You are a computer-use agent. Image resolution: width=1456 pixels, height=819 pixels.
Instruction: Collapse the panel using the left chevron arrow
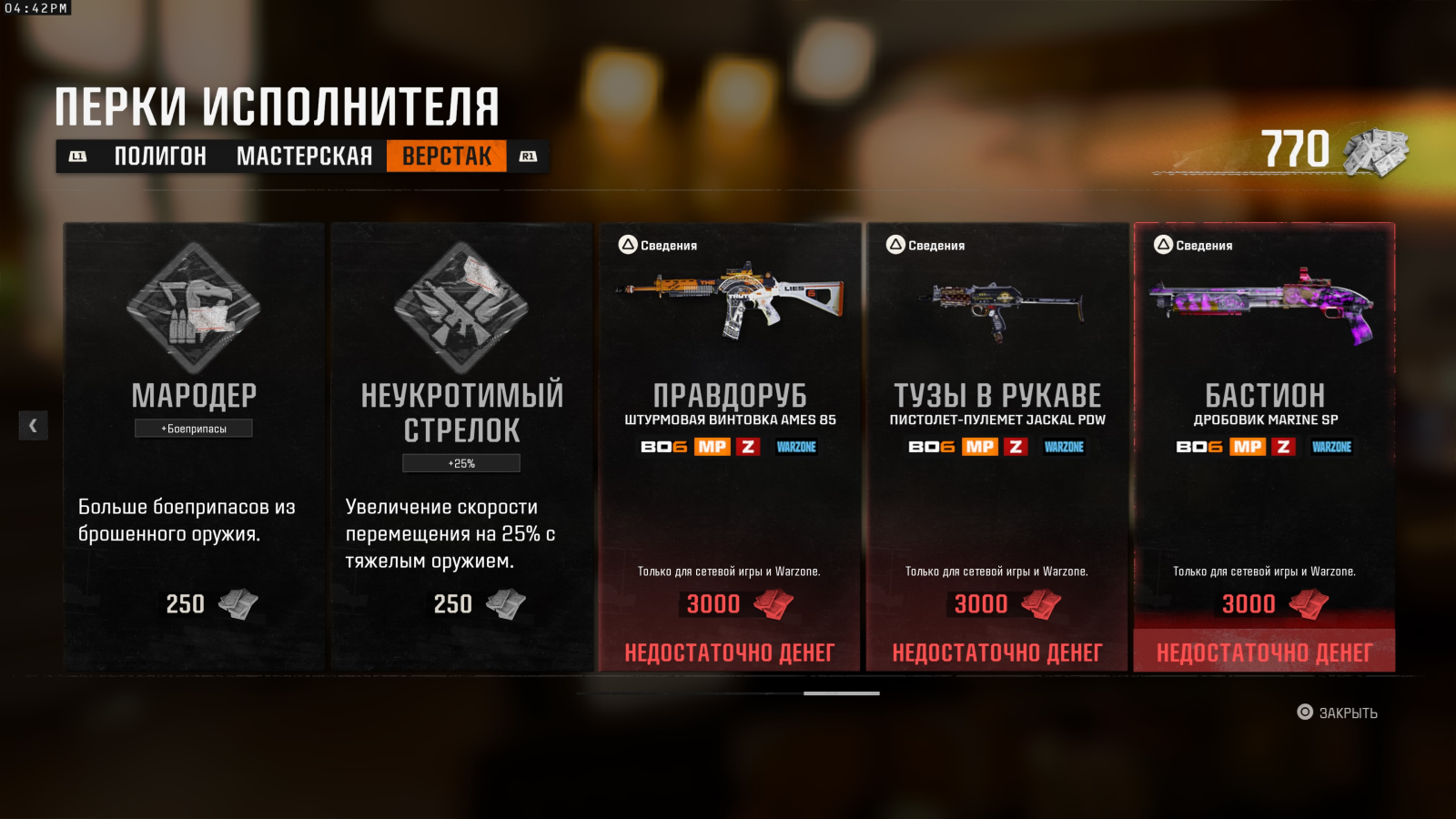coord(33,425)
